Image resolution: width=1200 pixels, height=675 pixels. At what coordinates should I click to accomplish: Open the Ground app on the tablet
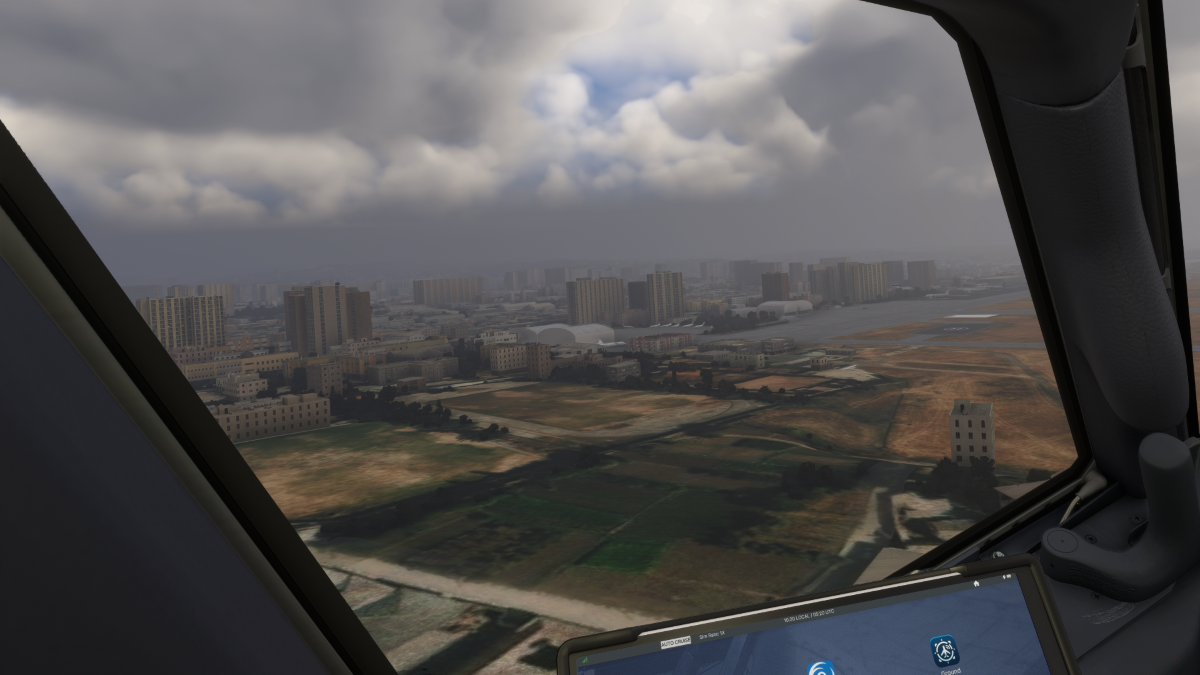[x=944, y=650]
